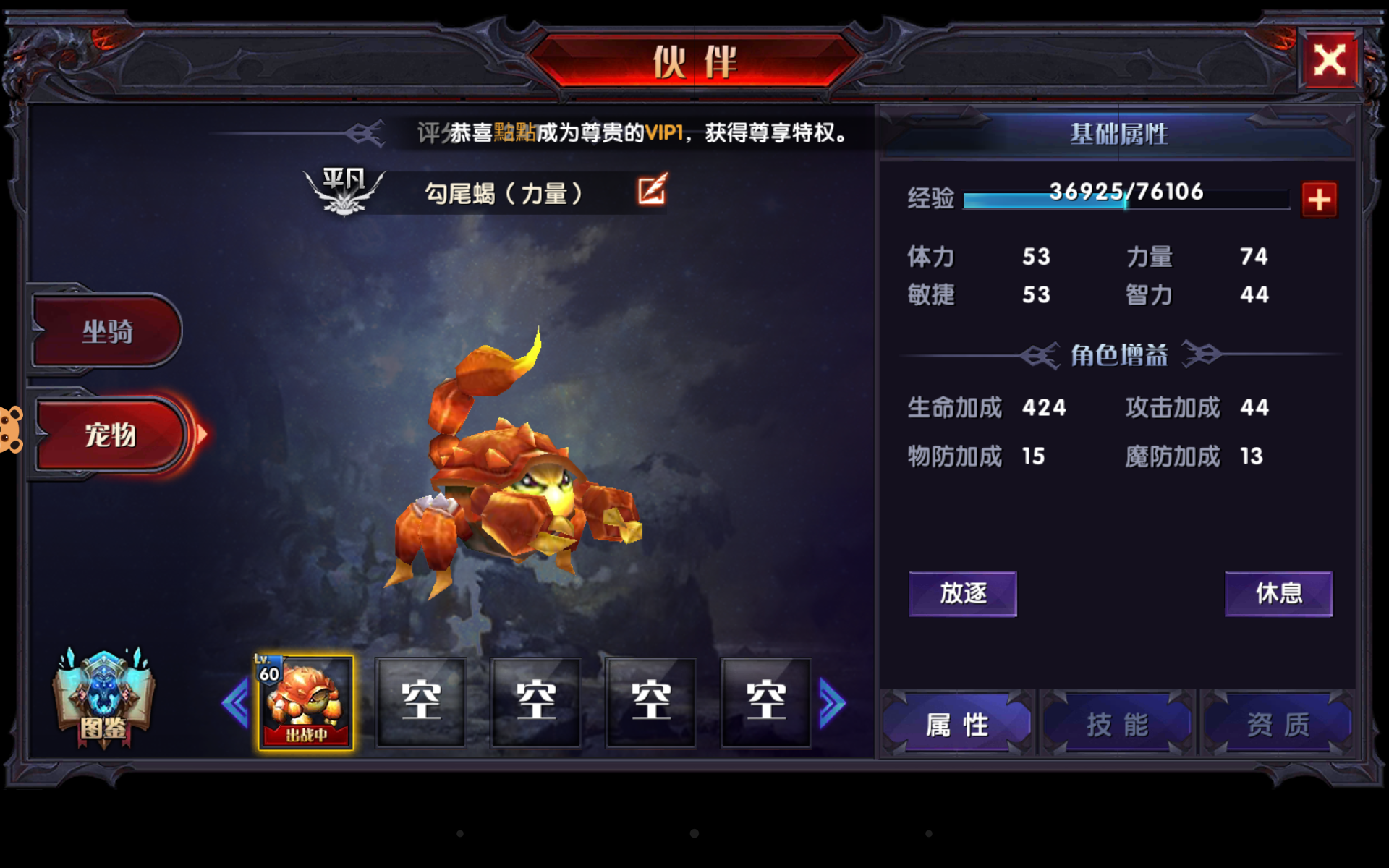Close the 伙伴 companion window
Screen dimensions: 1389x868
(1331, 60)
